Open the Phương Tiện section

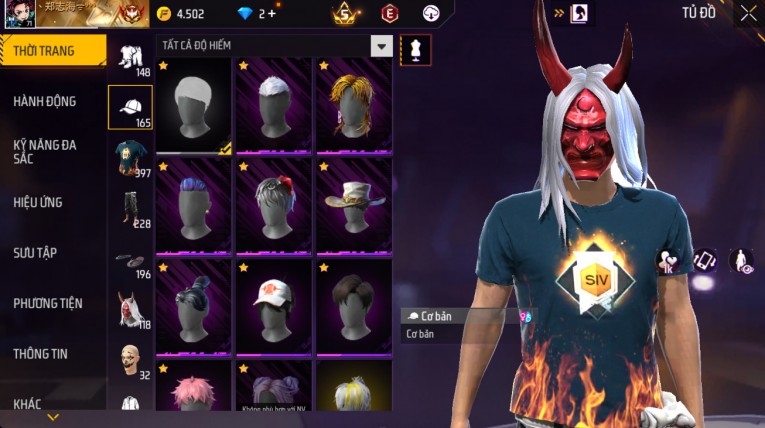pyautogui.click(x=48, y=303)
